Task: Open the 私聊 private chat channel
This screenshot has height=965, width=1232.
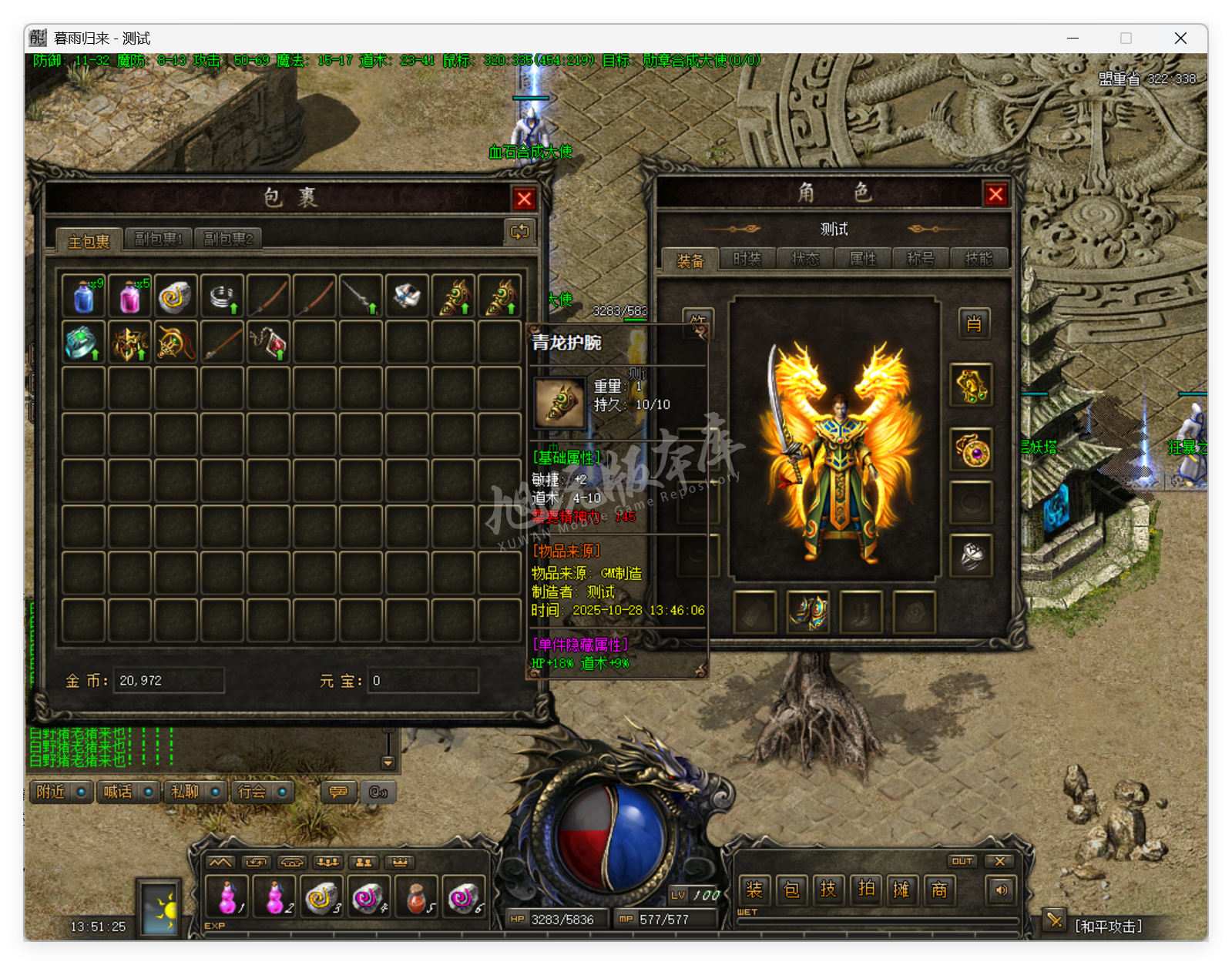Action: [194, 792]
